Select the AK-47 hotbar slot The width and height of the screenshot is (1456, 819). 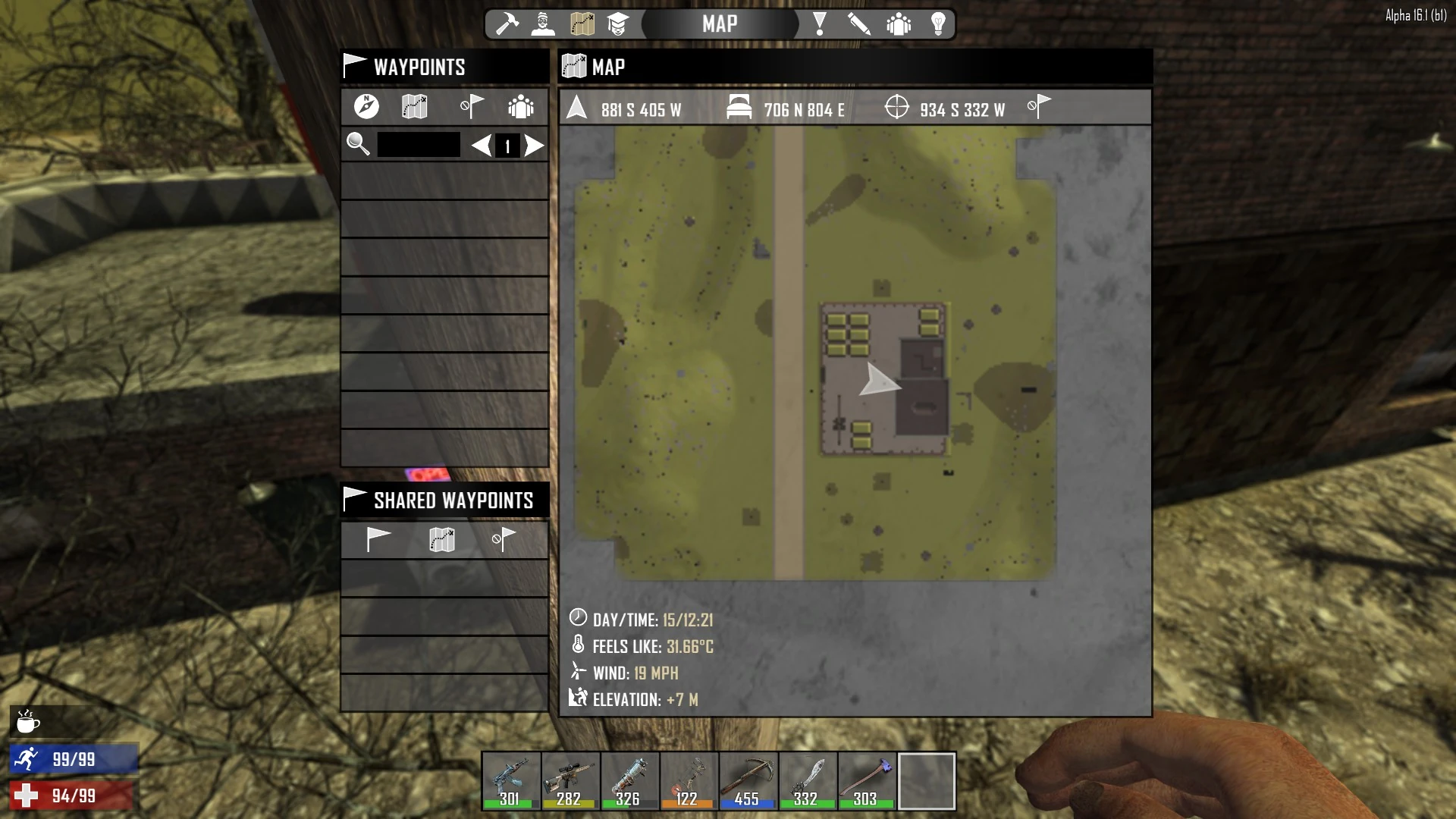(x=510, y=781)
